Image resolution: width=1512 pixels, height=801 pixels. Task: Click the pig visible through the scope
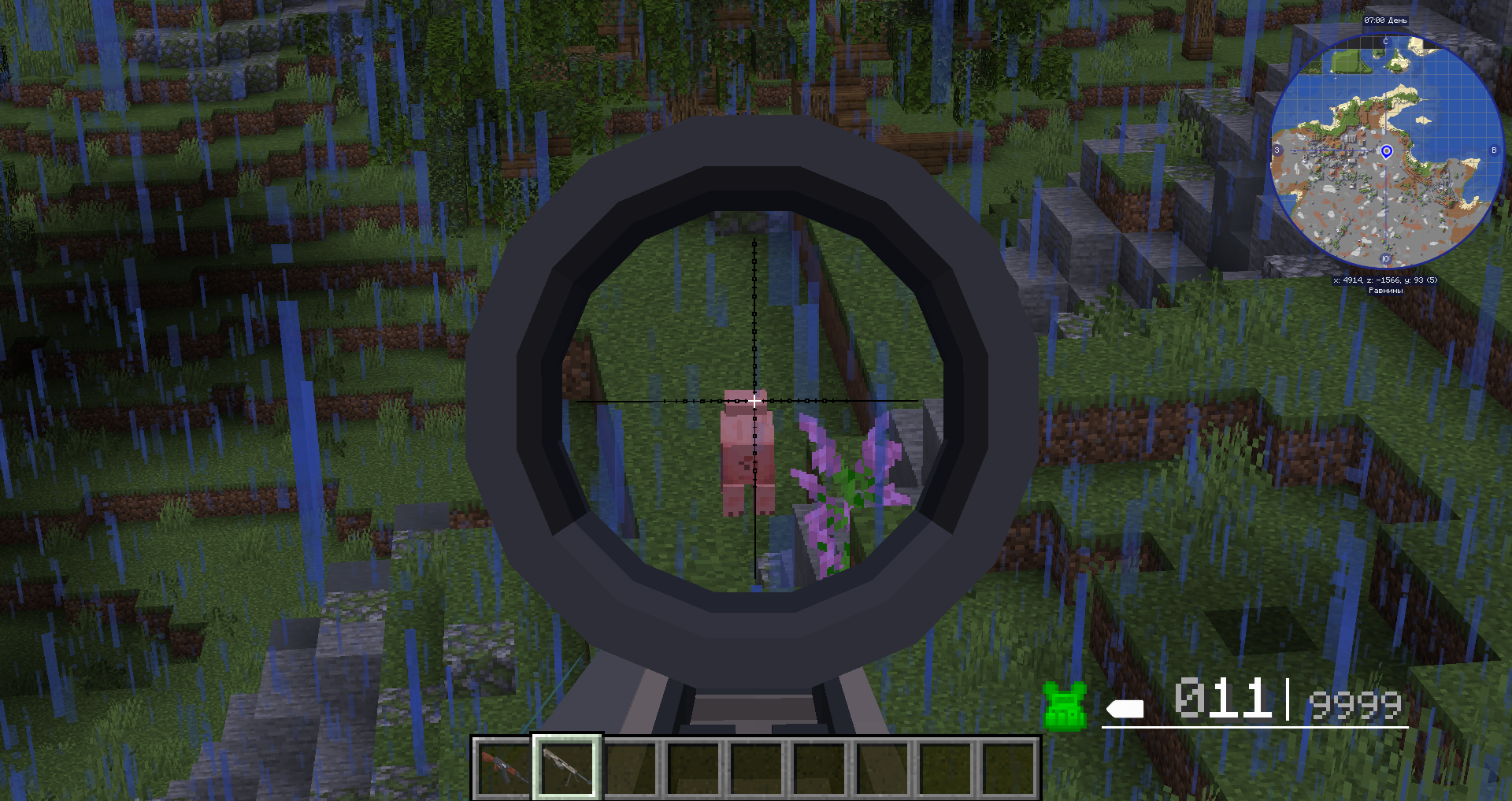click(748, 449)
